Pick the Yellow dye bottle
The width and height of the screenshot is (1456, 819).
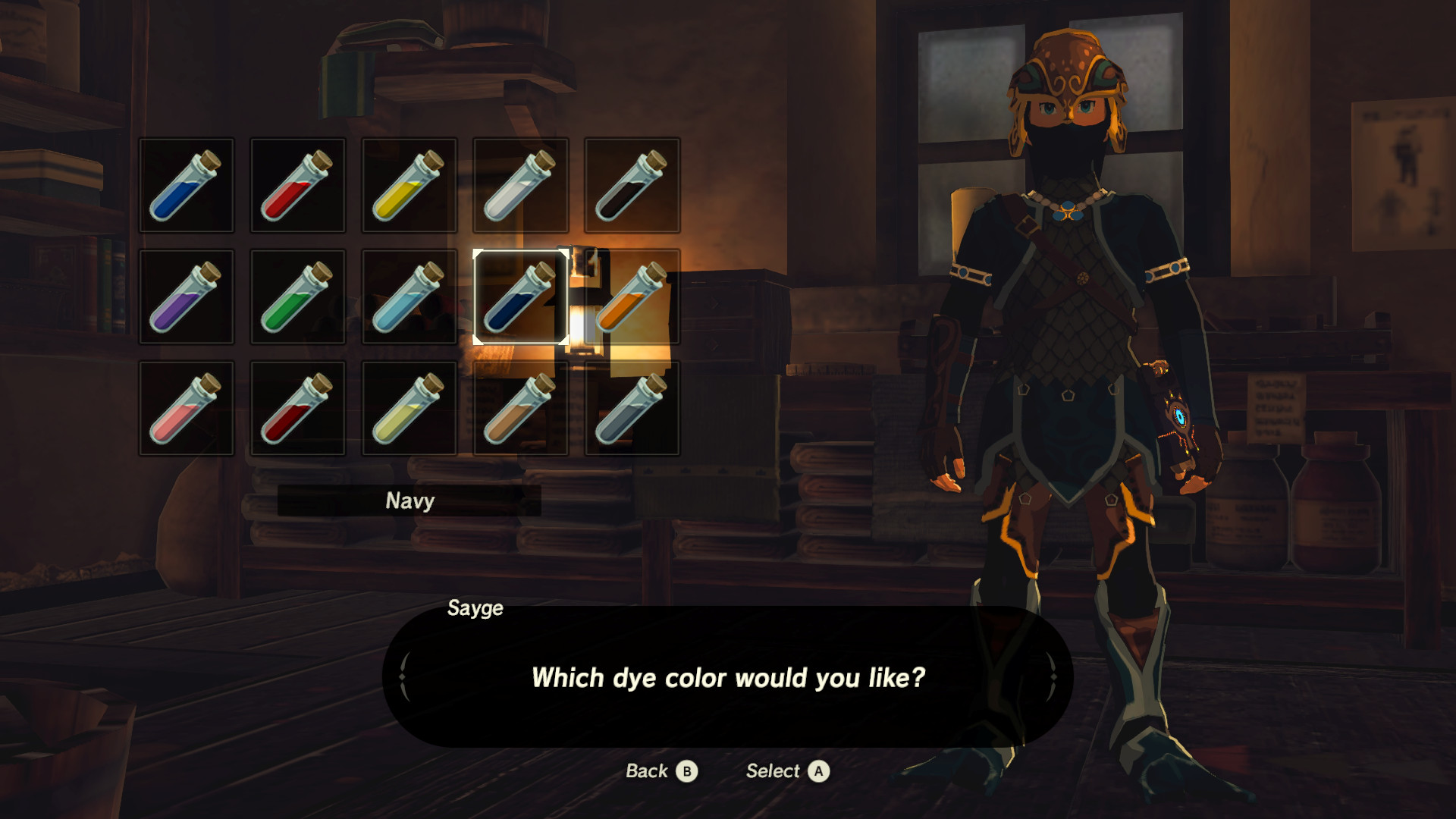pyautogui.click(x=409, y=184)
